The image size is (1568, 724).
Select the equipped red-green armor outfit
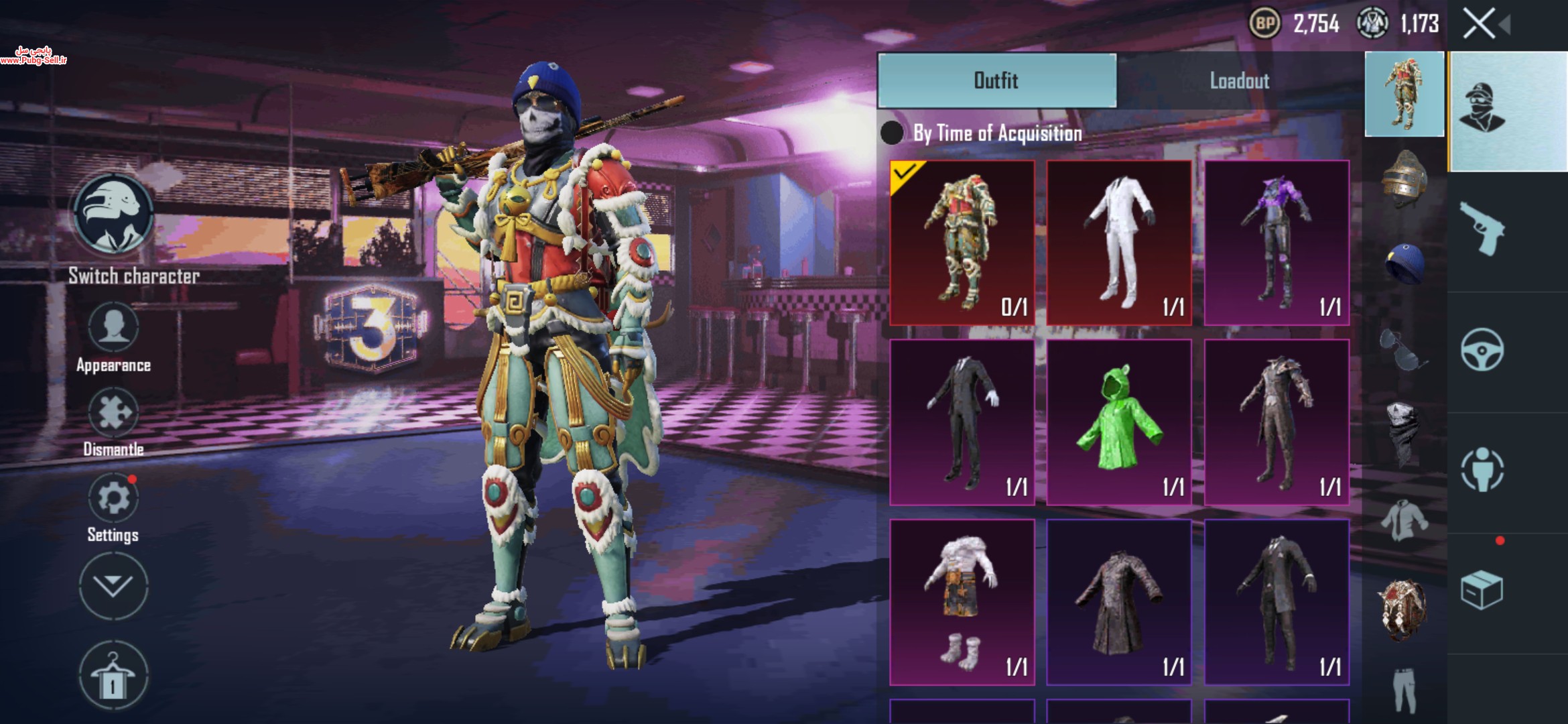click(962, 242)
